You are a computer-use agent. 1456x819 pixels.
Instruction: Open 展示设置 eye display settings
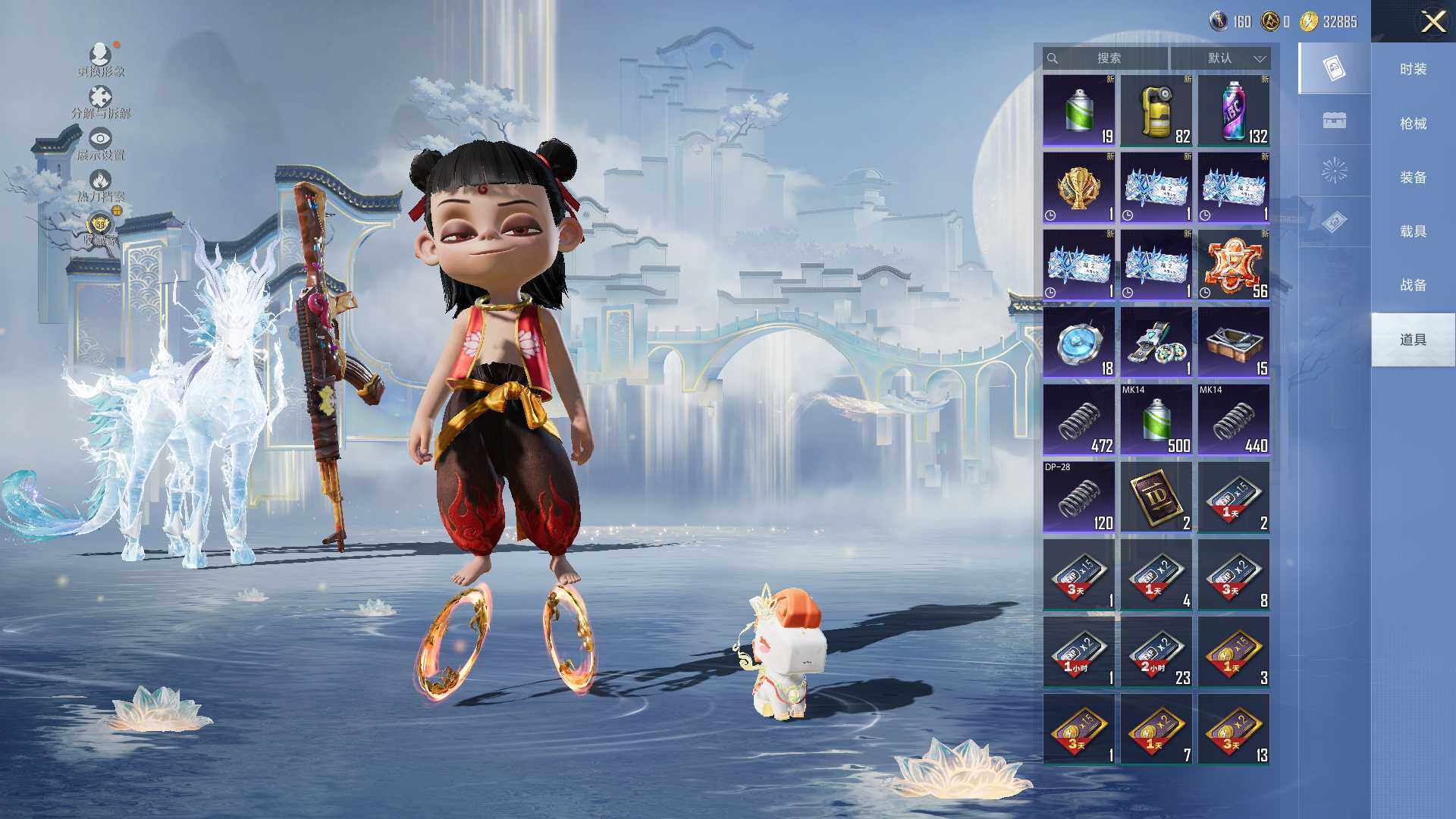coord(100,143)
